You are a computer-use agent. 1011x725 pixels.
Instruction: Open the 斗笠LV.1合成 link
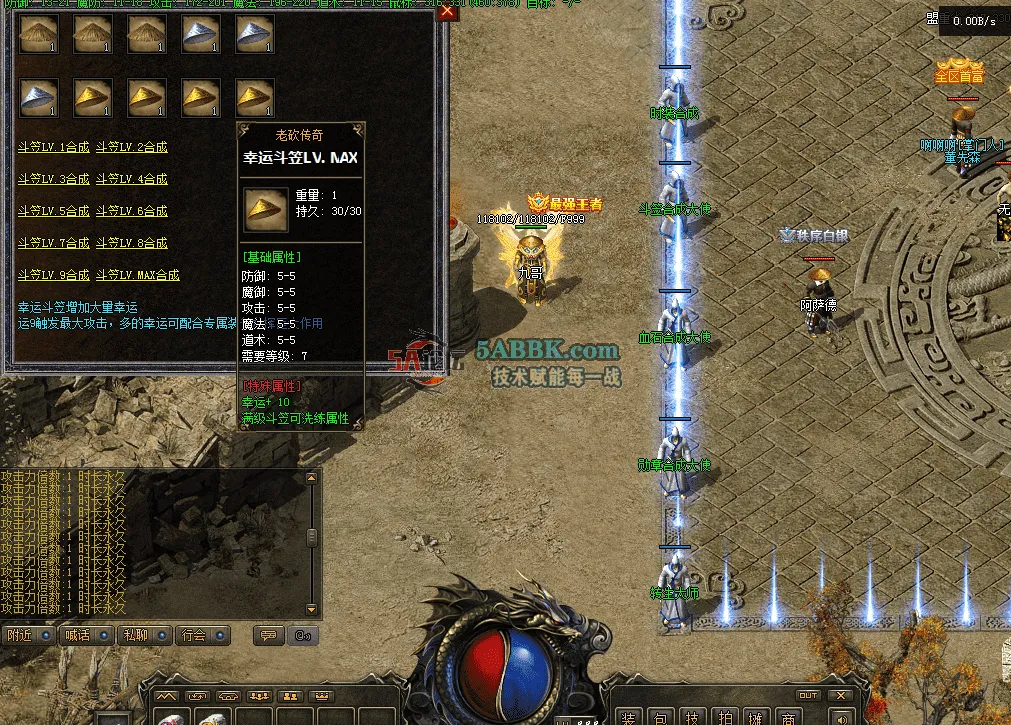coord(53,147)
